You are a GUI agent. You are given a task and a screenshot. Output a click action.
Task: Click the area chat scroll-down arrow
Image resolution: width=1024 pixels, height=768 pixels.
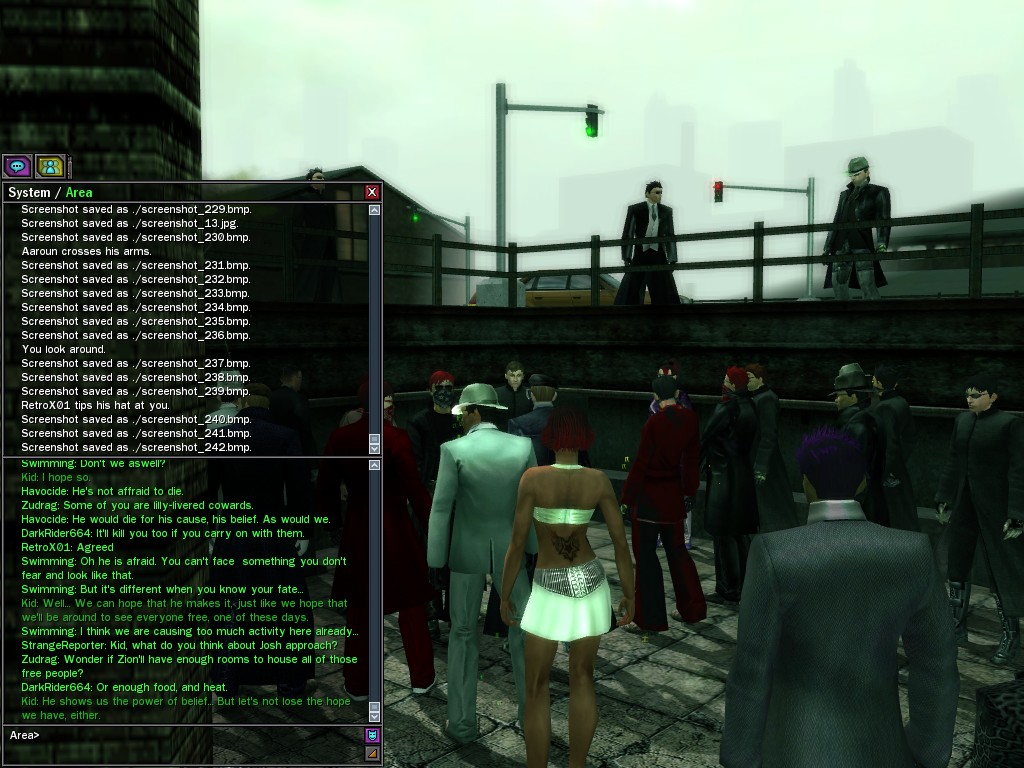375,715
